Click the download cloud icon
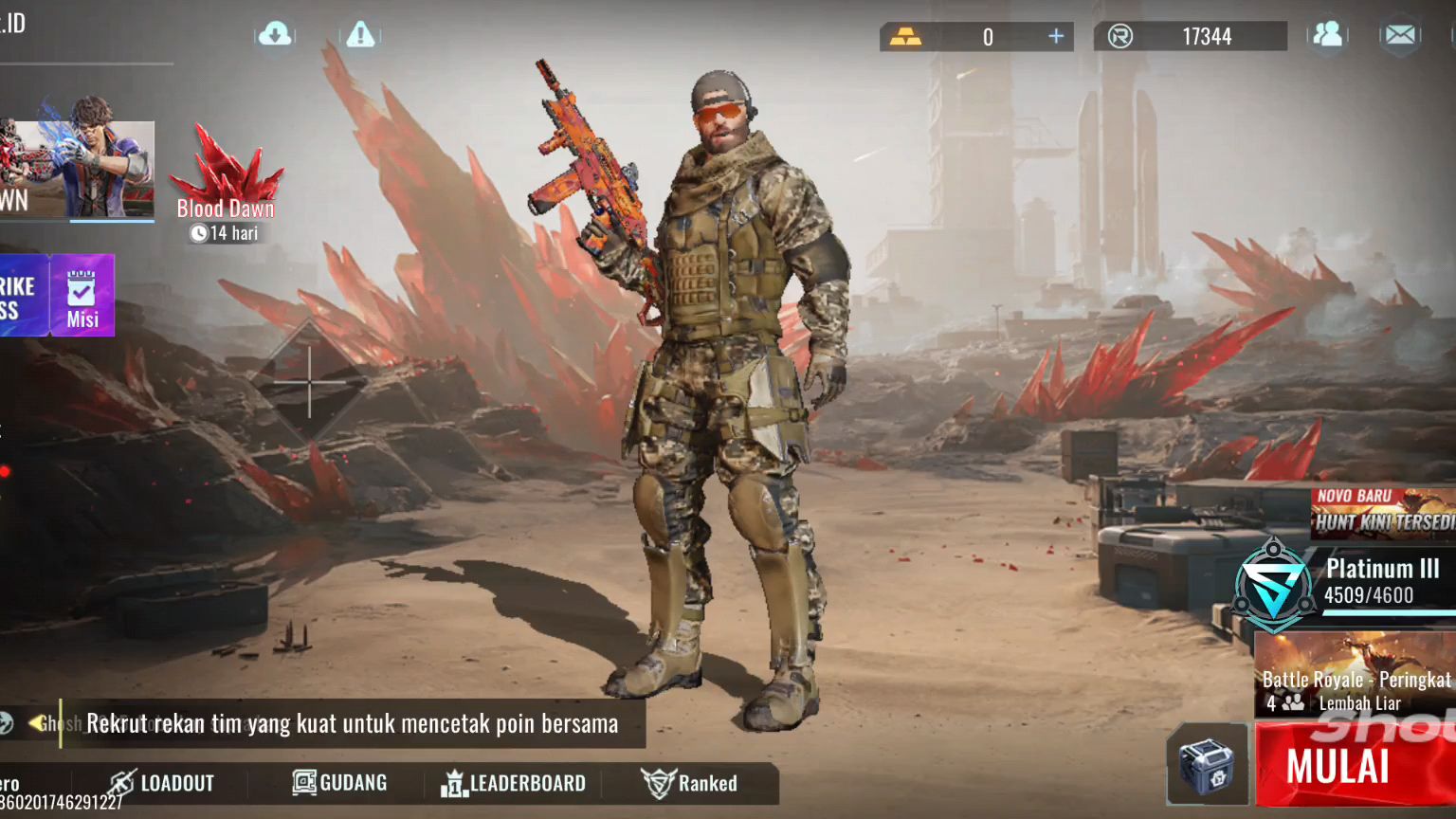 point(275,36)
